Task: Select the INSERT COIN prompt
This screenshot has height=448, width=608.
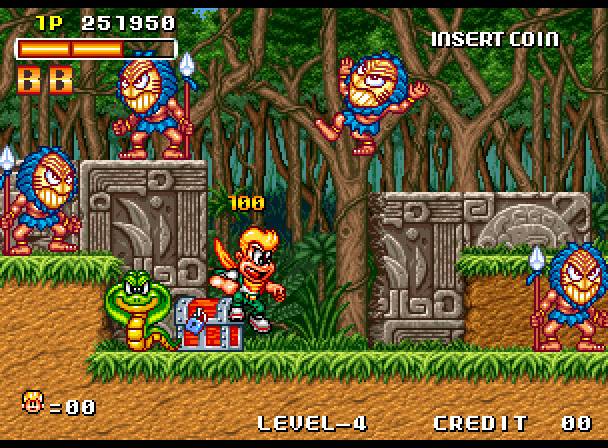Action: click(x=495, y=39)
